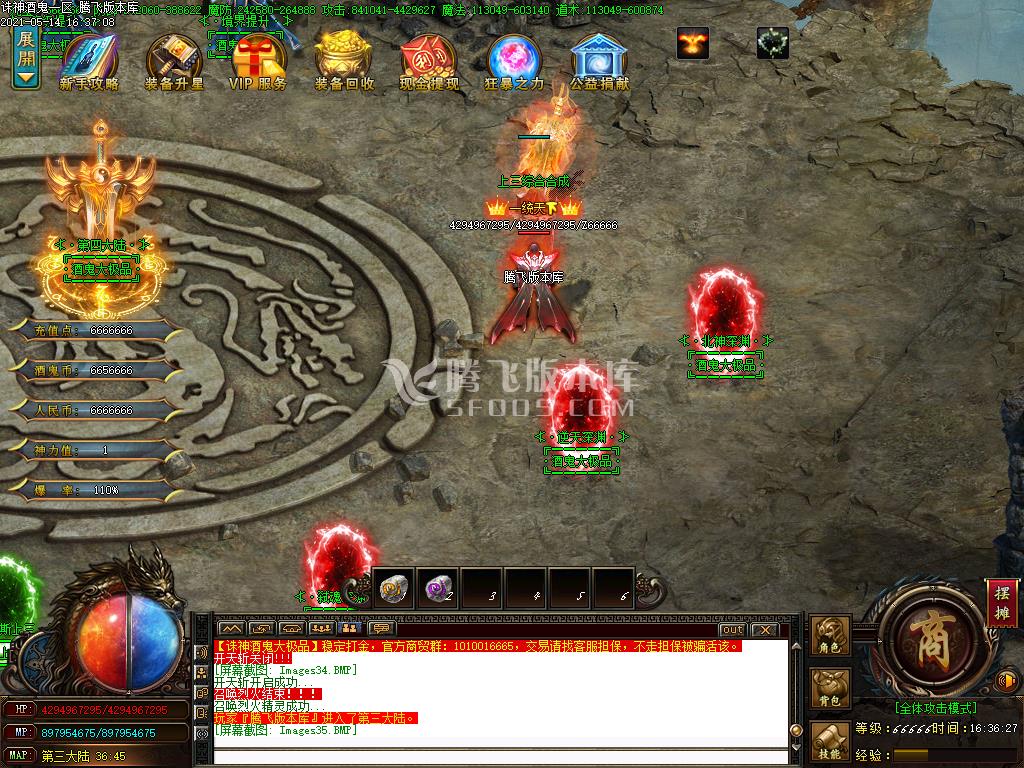Open the 新手攻略 beginner guide
Screen dimensions: 1024x768
pyautogui.click(x=88, y=62)
